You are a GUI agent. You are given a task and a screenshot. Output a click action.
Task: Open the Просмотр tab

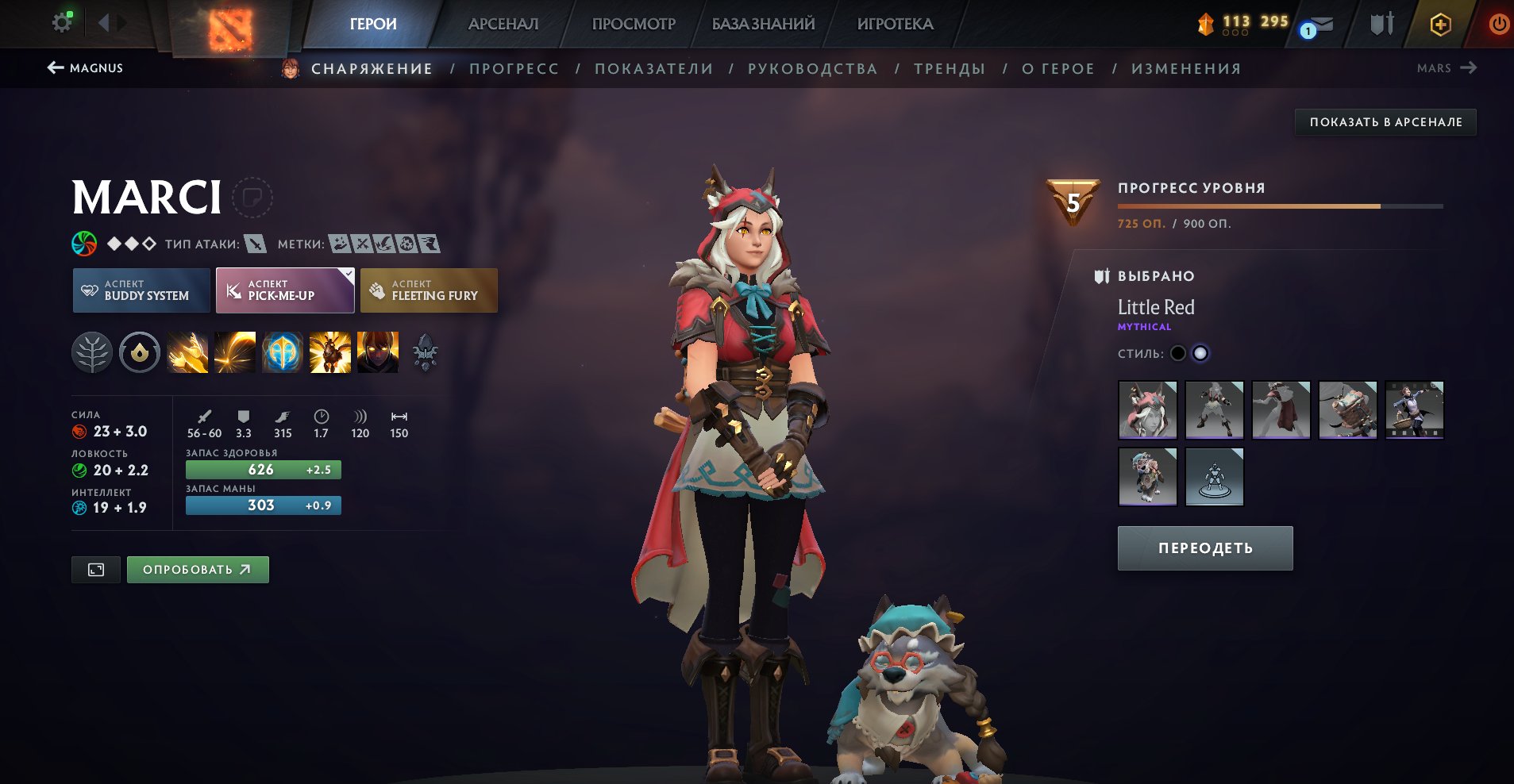point(634,24)
